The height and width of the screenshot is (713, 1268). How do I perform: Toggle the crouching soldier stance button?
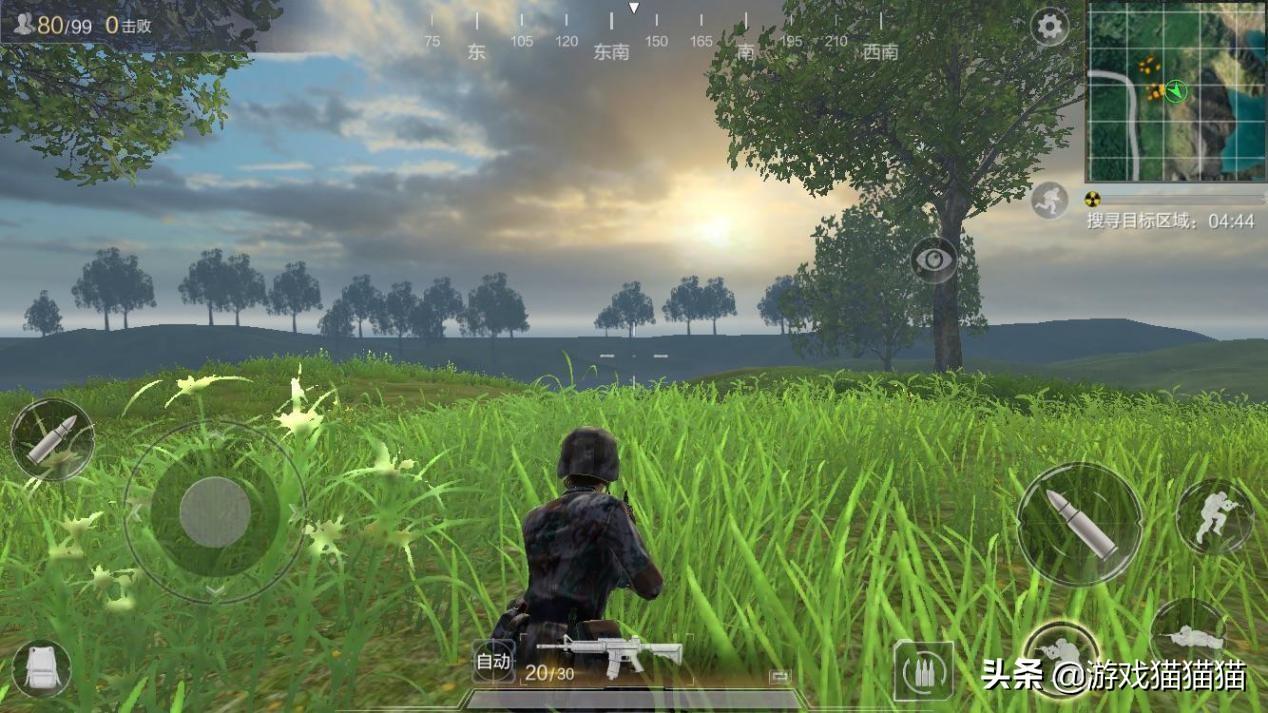click(x=1214, y=517)
